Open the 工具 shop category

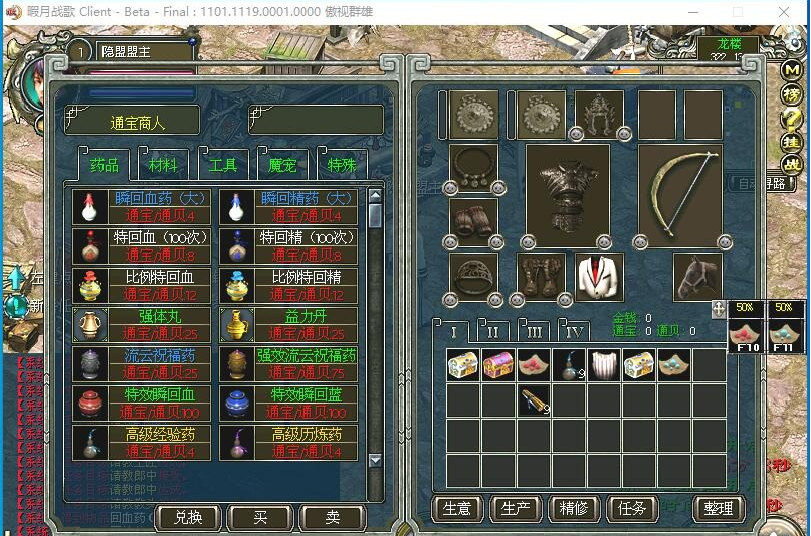222,165
